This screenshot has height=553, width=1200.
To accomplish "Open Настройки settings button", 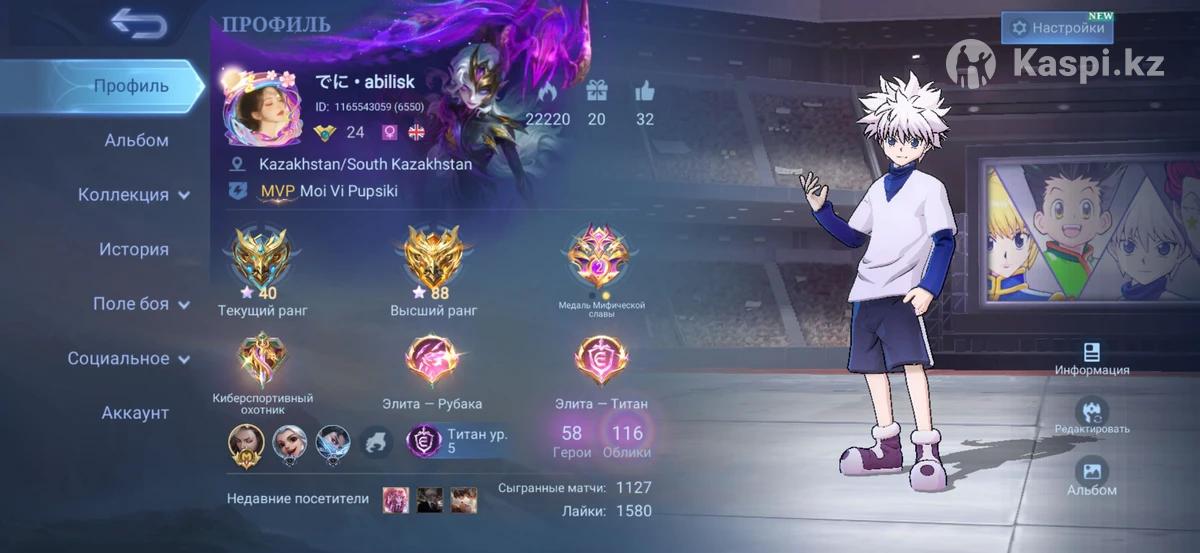I will (x=1058, y=28).
